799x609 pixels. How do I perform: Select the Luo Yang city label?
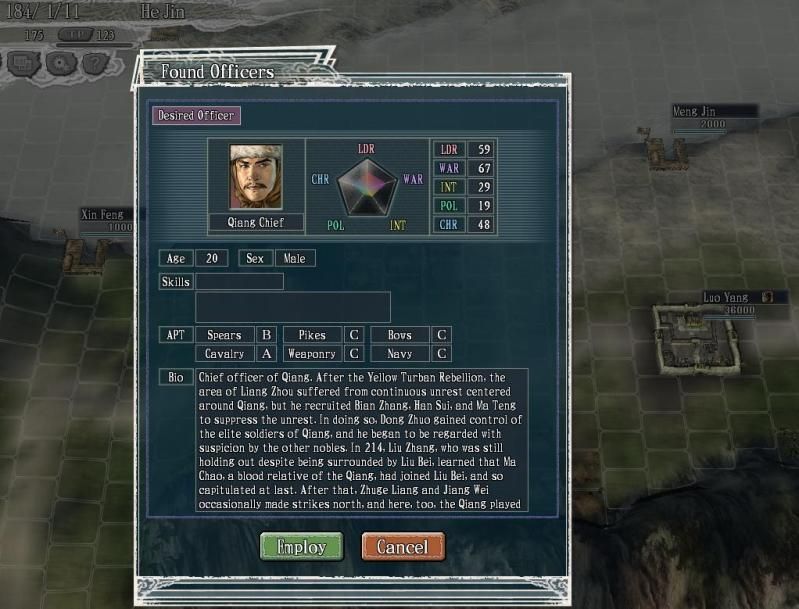click(x=728, y=298)
